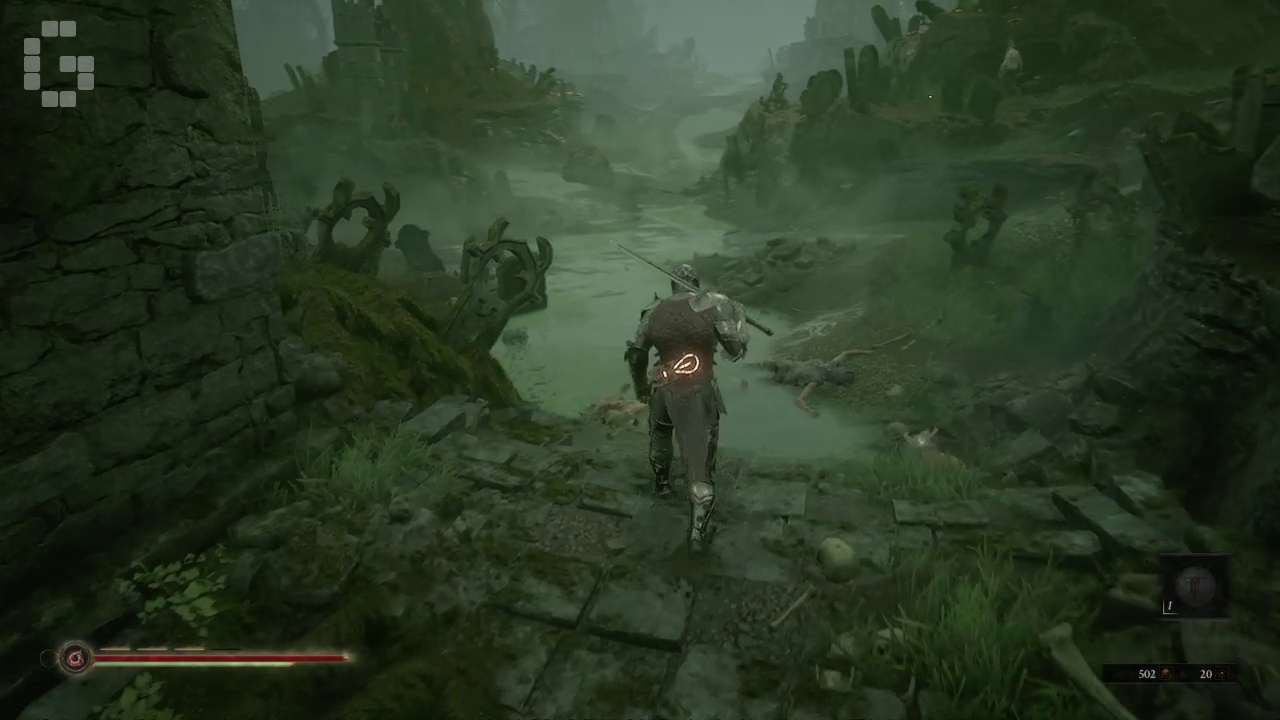Click the tar currency coin icon
This screenshot has width=1280, height=720.
(1165, 674)
